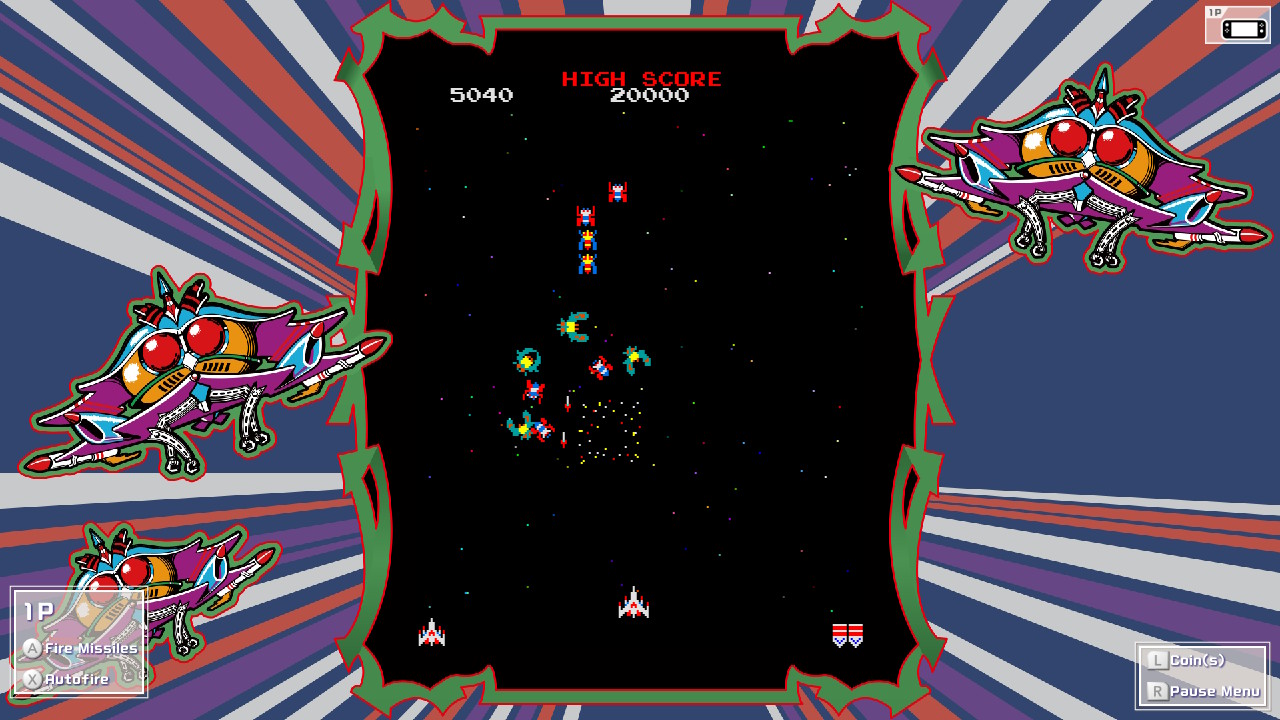This screenshot has height=720, width=1280.
Task: Select the A Fire Missiles button icon
Action: [31, 646]
